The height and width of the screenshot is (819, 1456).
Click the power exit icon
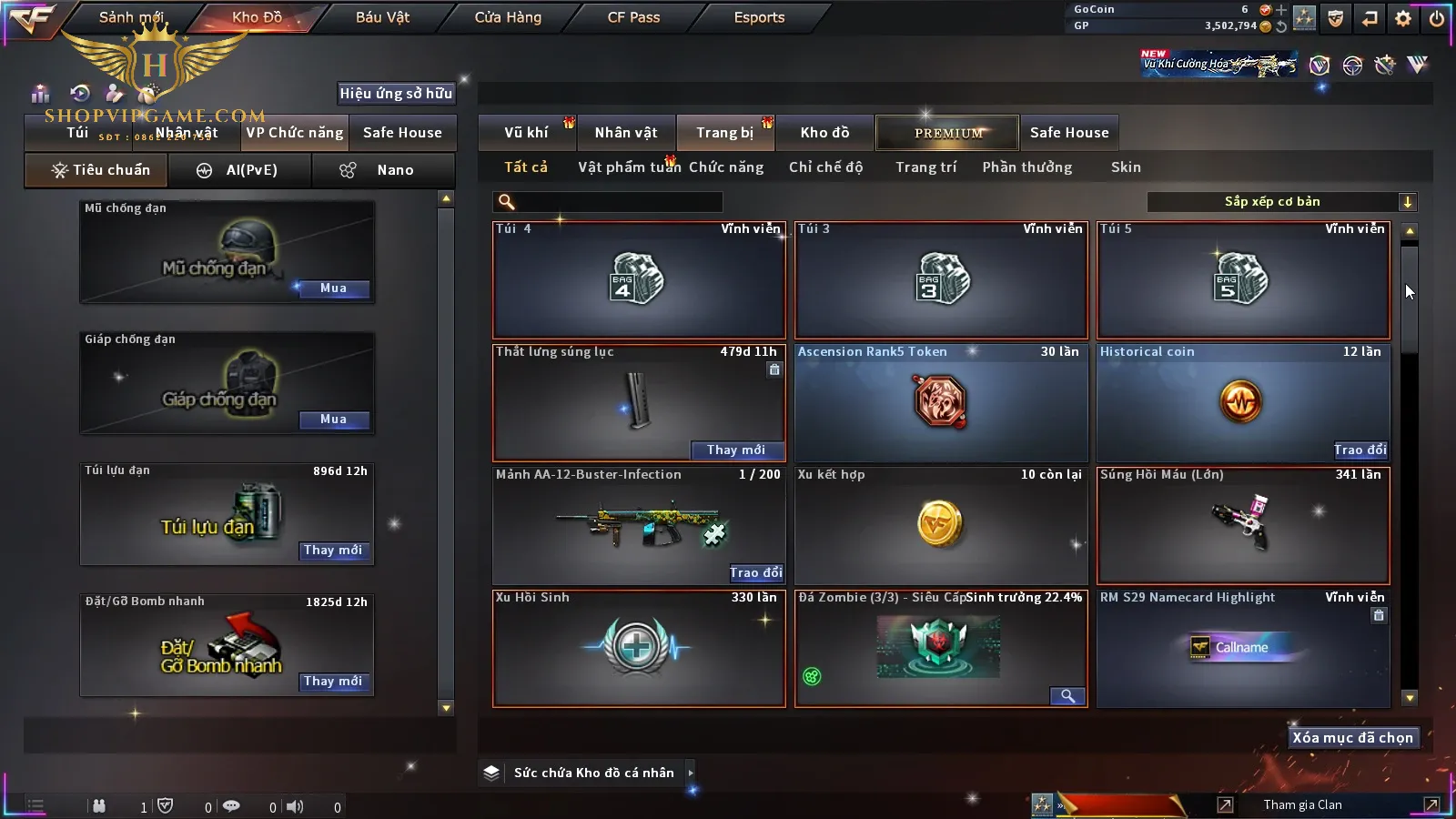click(1437, 18)
